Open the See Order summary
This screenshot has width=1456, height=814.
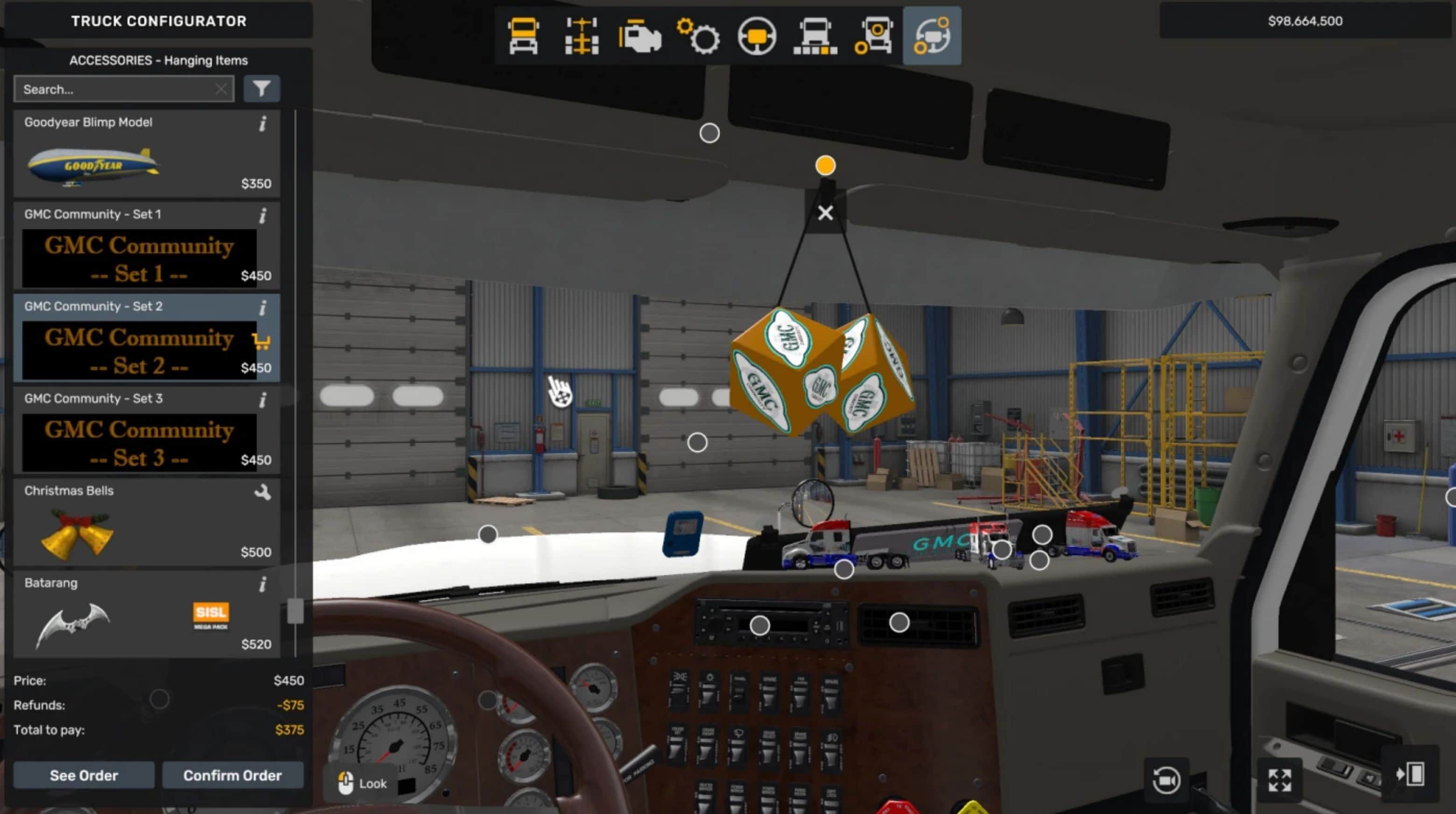coord(84,775)
